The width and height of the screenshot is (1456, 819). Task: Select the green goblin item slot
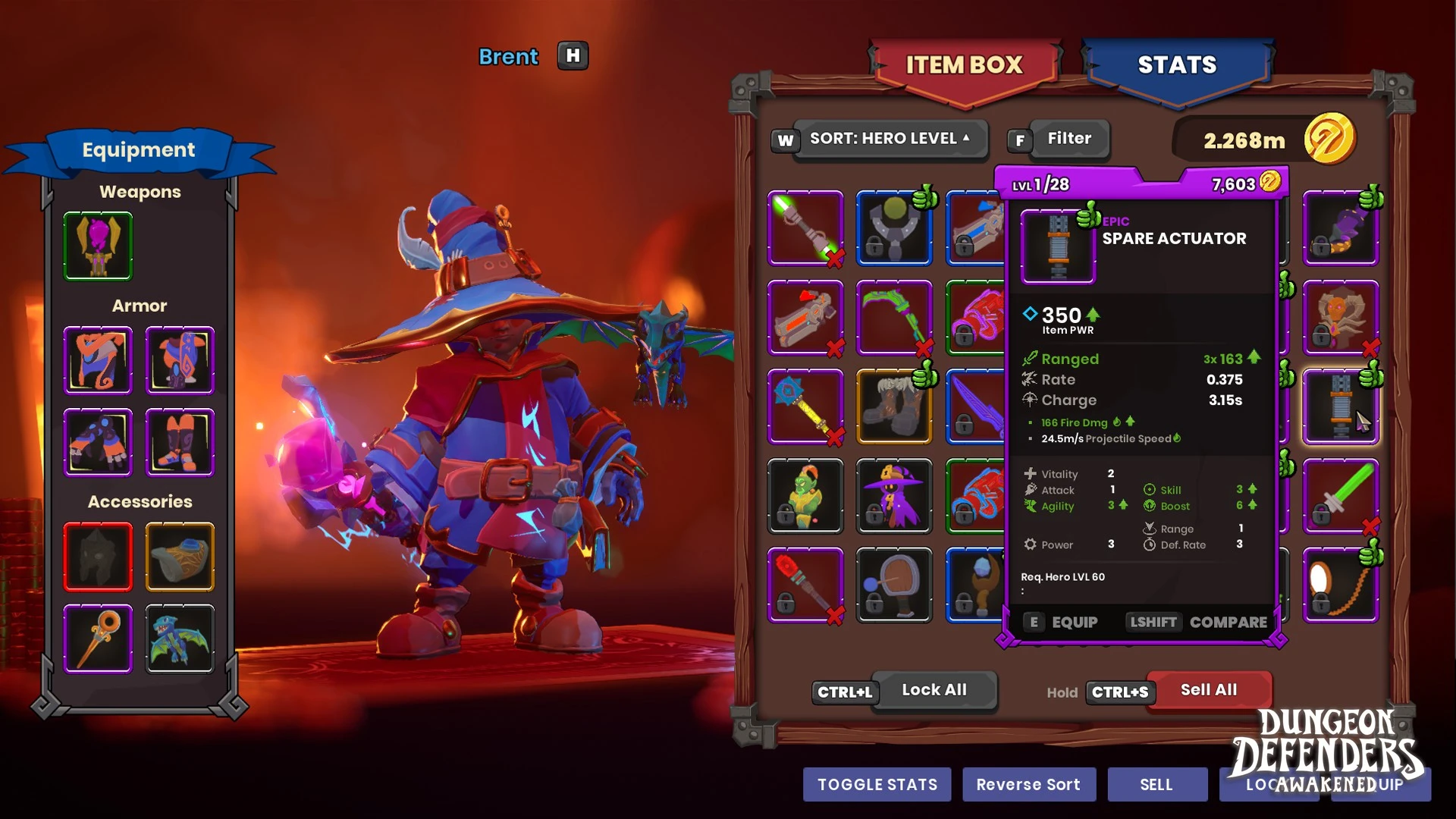(805, 496)
